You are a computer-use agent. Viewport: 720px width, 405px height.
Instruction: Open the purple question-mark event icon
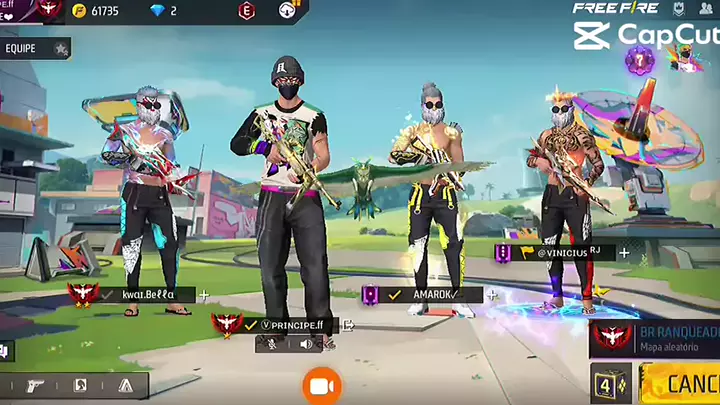pos(639,60)
